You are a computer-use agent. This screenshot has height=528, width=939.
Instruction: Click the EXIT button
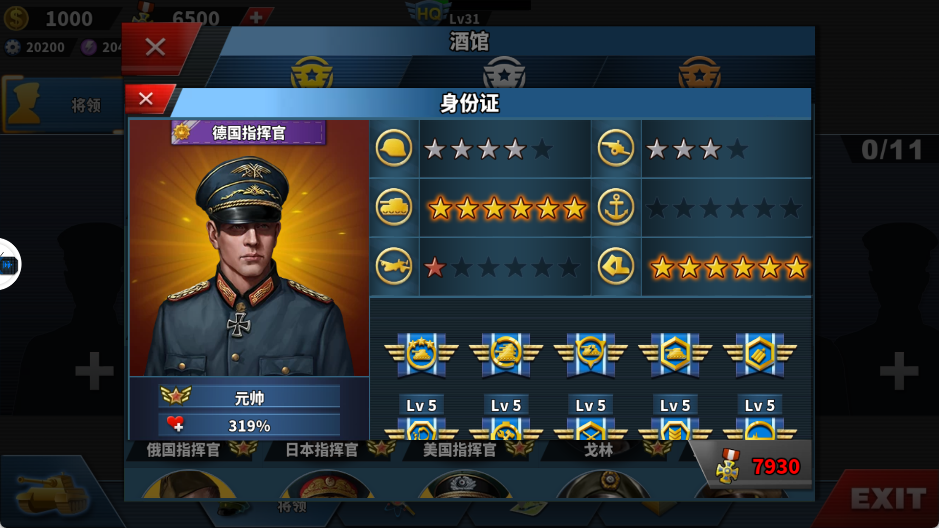coord(886,498)
